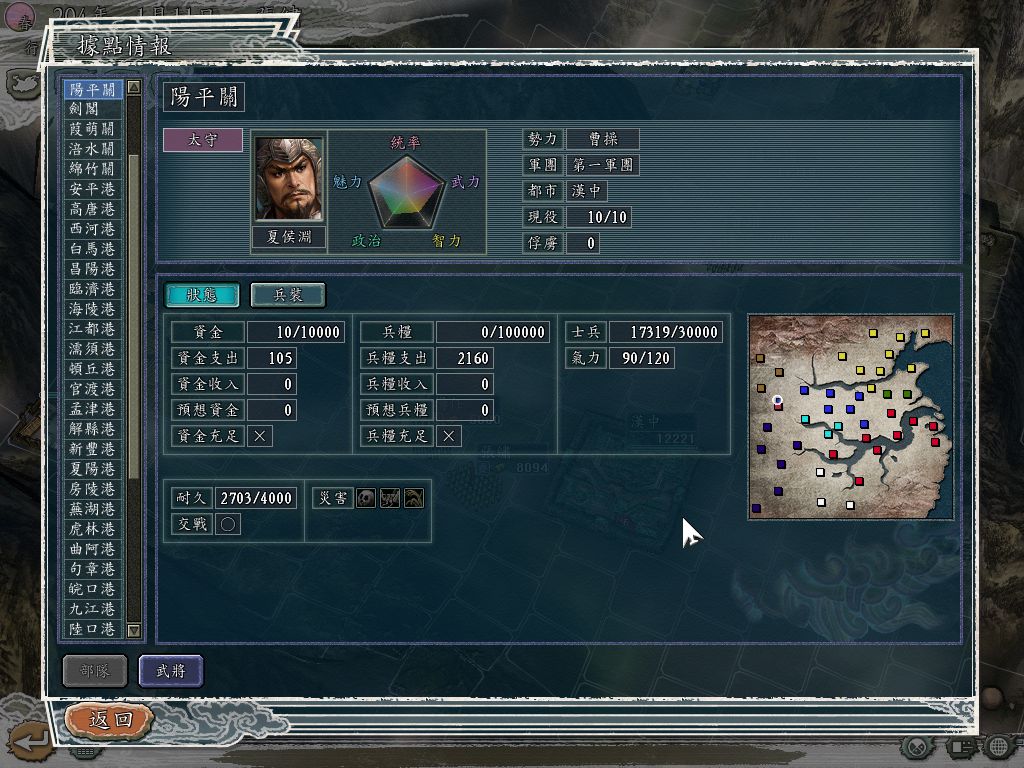Select 涪水關 in the list
The image size is (1024, 768).
tap(92, 149)
